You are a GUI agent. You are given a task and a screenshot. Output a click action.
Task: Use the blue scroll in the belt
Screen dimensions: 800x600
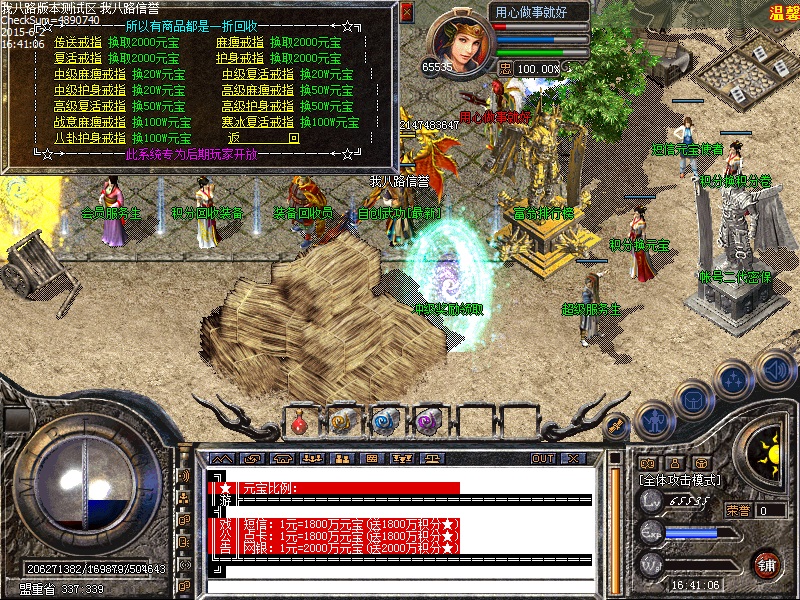(x=385, y=422)
